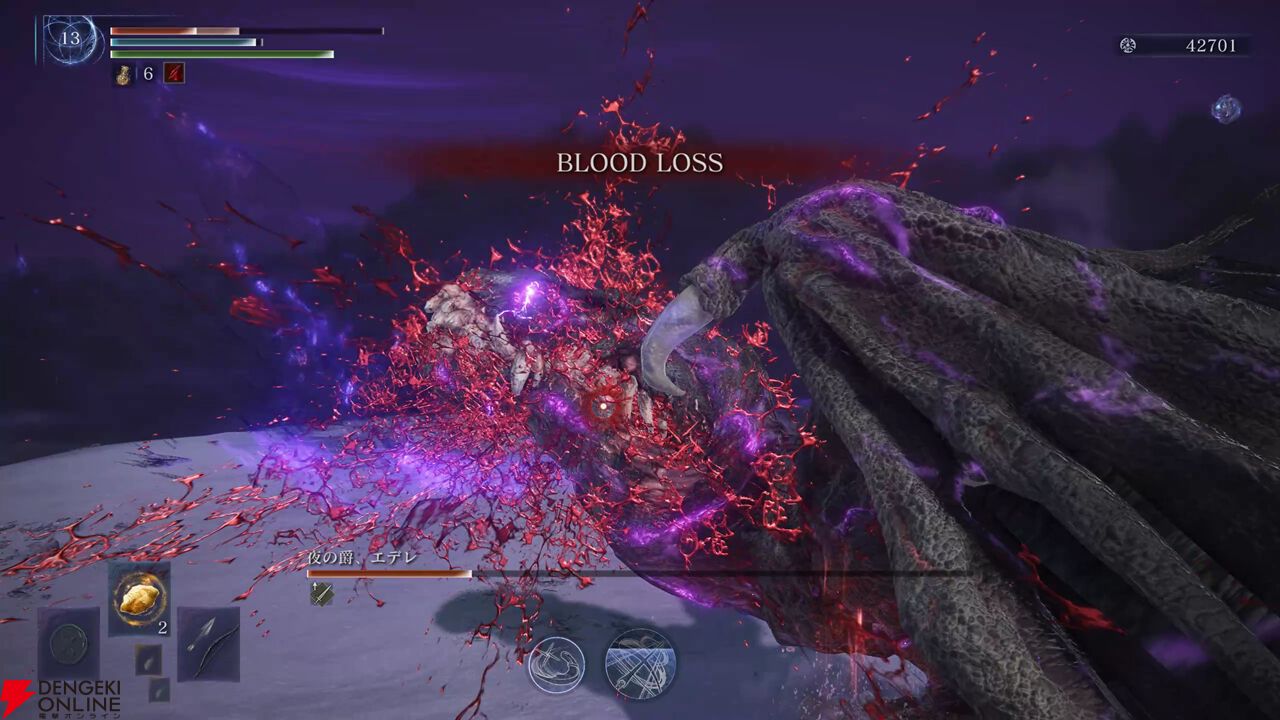This screenshot has height=720, width=1280.
Task: Inspect the red slash status effect icon
Action: click(x=174, y=73)
